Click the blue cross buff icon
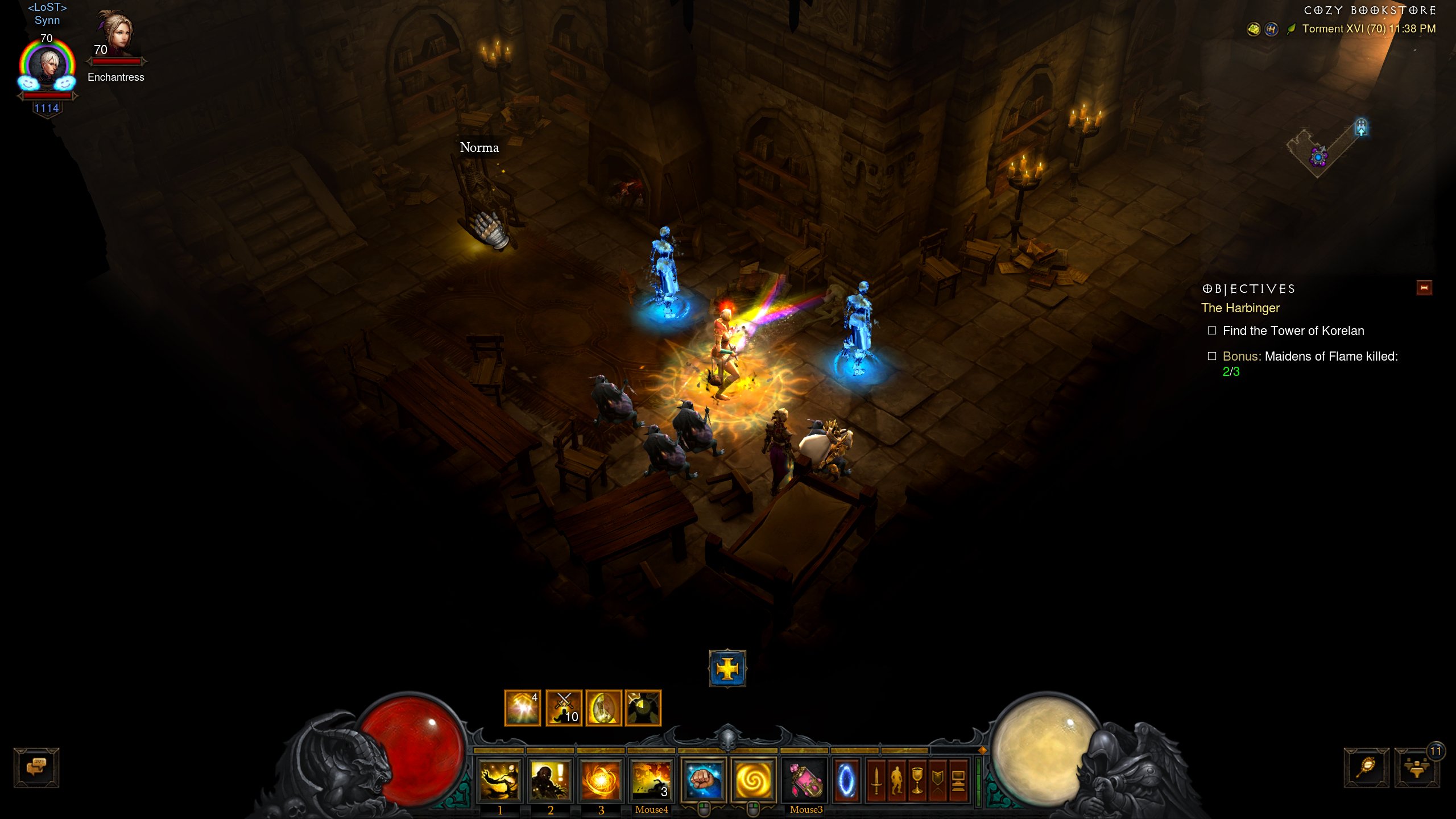The width and height of the screenshot is (1456, 819). (x=727, y=668)
